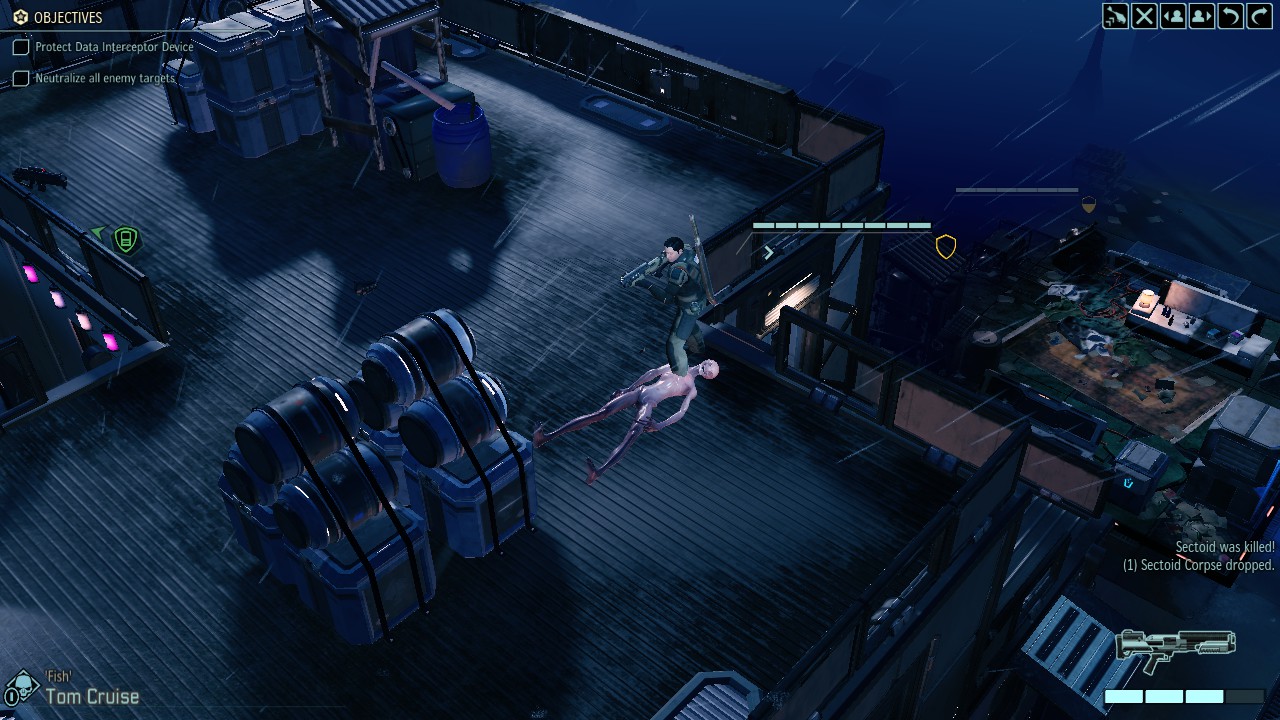Image resolution: width=1280 pixels, height=720 pixels.
Task: Click the Skyranger evac icon
Action: tap(1115, 16)
